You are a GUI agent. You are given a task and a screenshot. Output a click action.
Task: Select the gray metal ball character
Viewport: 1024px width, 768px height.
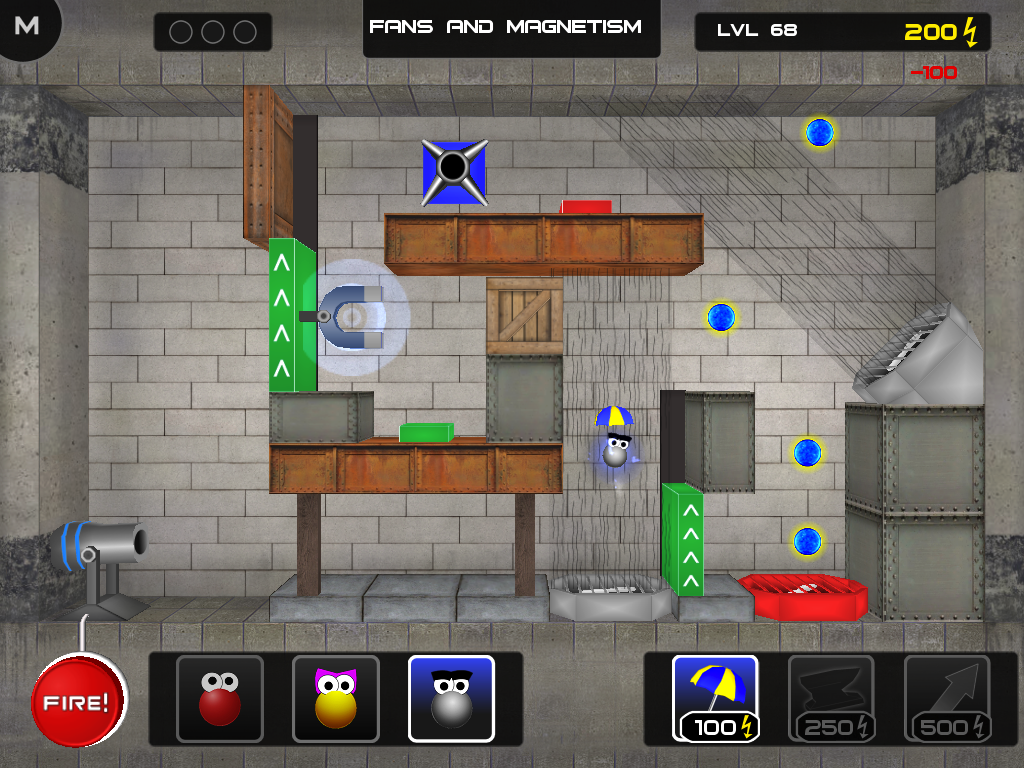[x=451, y=698]
